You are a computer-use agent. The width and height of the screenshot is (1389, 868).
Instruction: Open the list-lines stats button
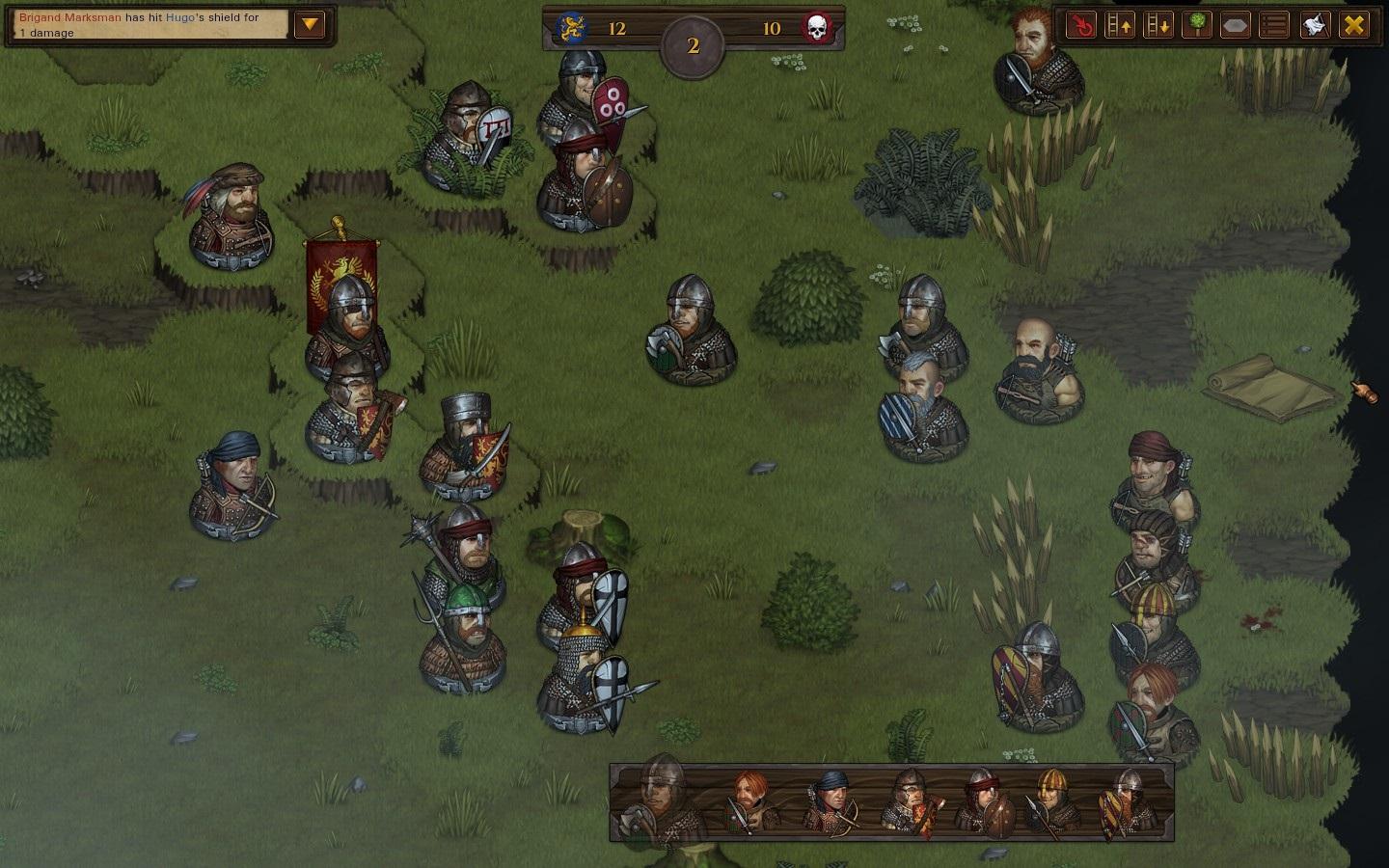(1274, 25)
